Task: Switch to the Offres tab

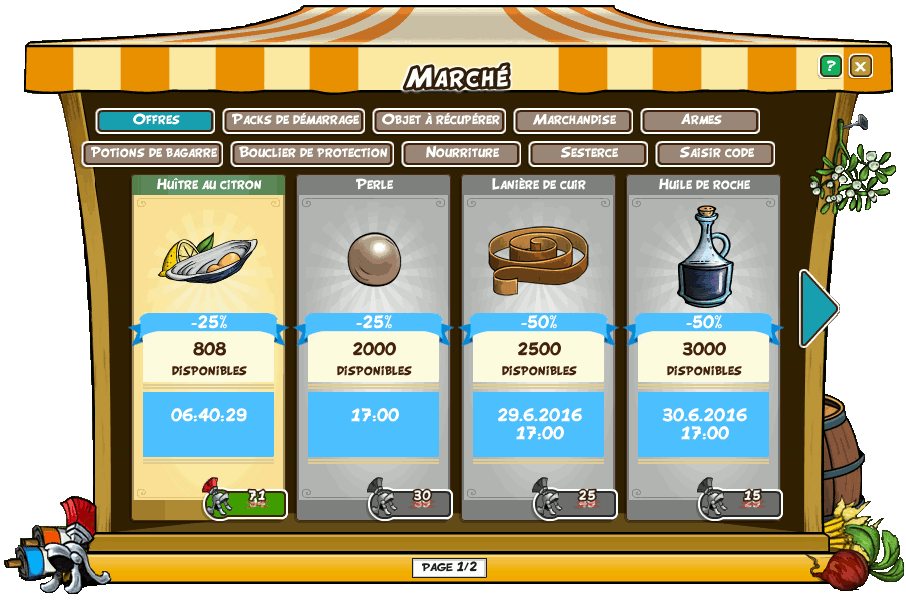Action: pyautogui.click(x=155, y=120)
